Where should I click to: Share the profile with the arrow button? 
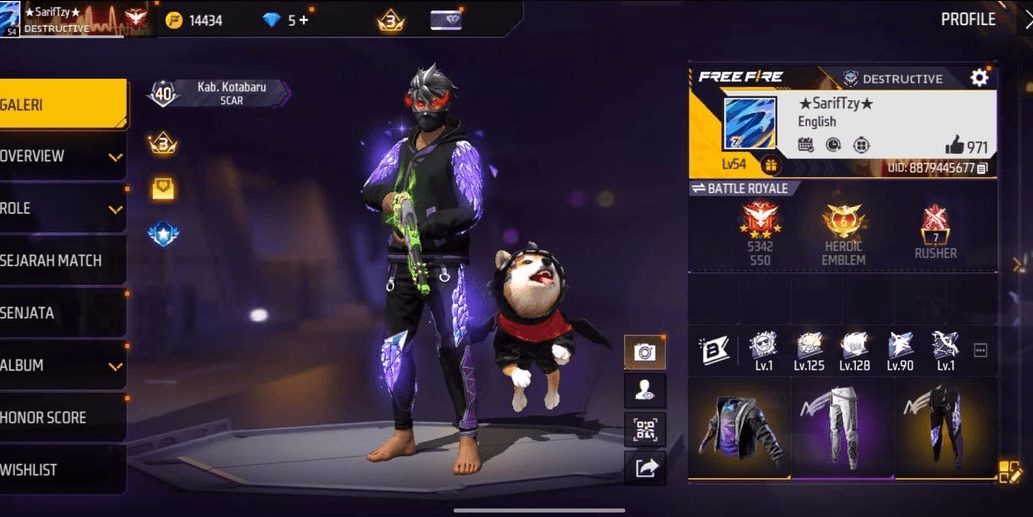click(x=645, y=468)
